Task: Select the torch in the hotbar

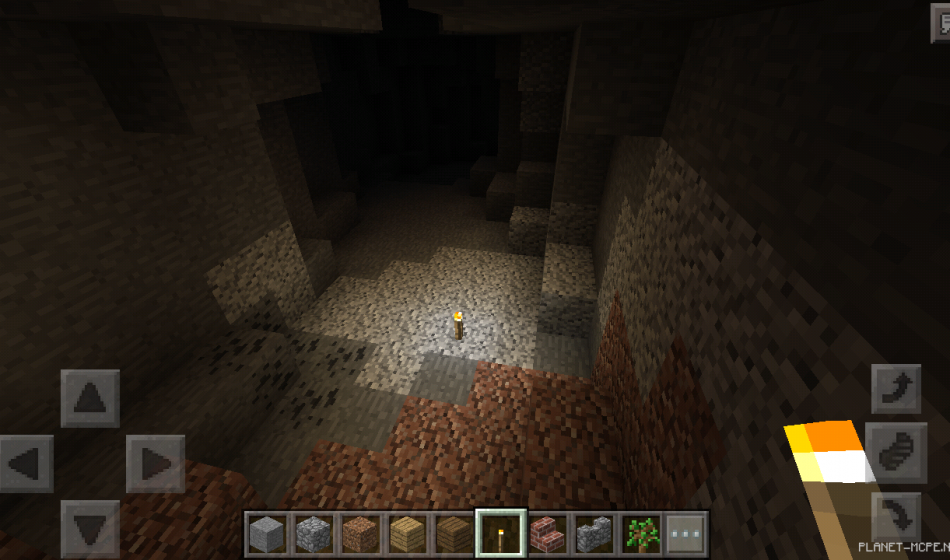Action: pos(499,533)
